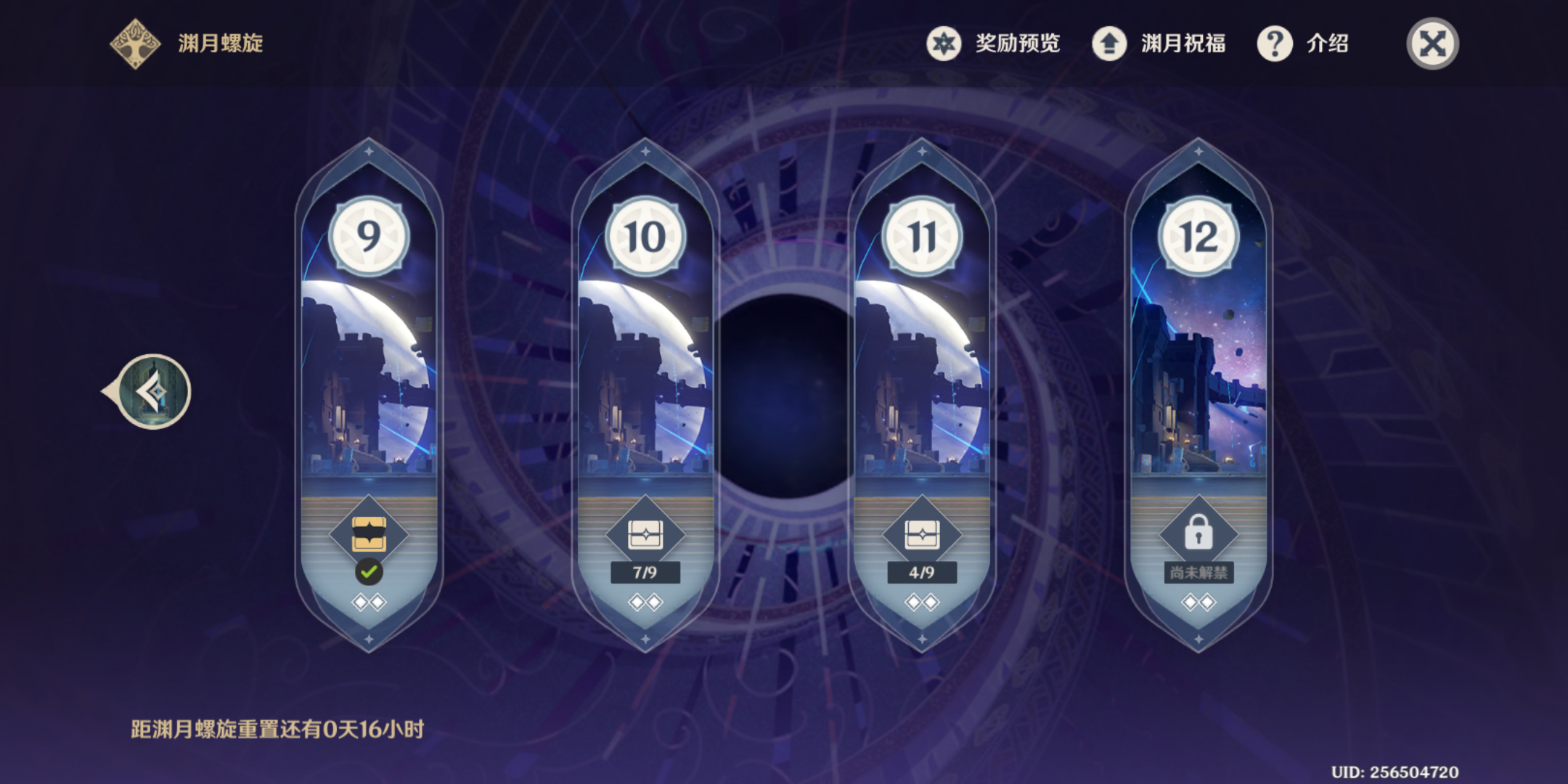Click the green checkmark under Floor 9 chest
The image size is (1568, 784).
[370, 573]
